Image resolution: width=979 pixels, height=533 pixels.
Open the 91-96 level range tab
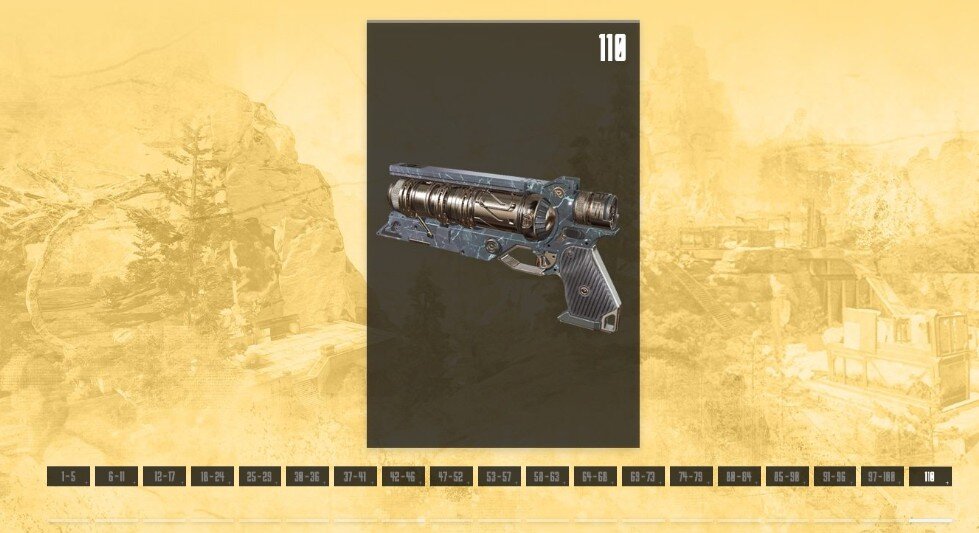(x=835, y=477)
